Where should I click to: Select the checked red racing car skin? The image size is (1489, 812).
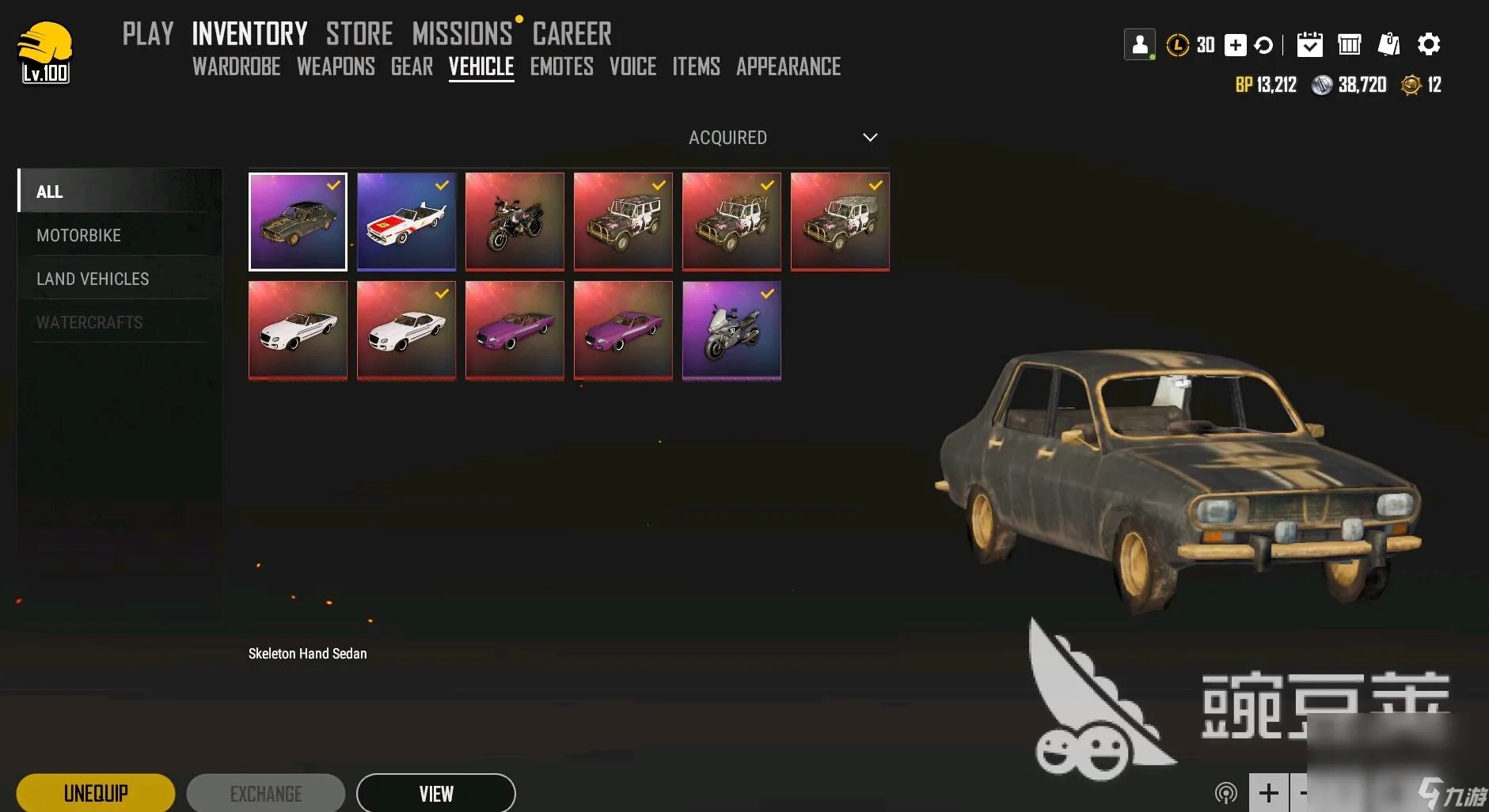406,222
